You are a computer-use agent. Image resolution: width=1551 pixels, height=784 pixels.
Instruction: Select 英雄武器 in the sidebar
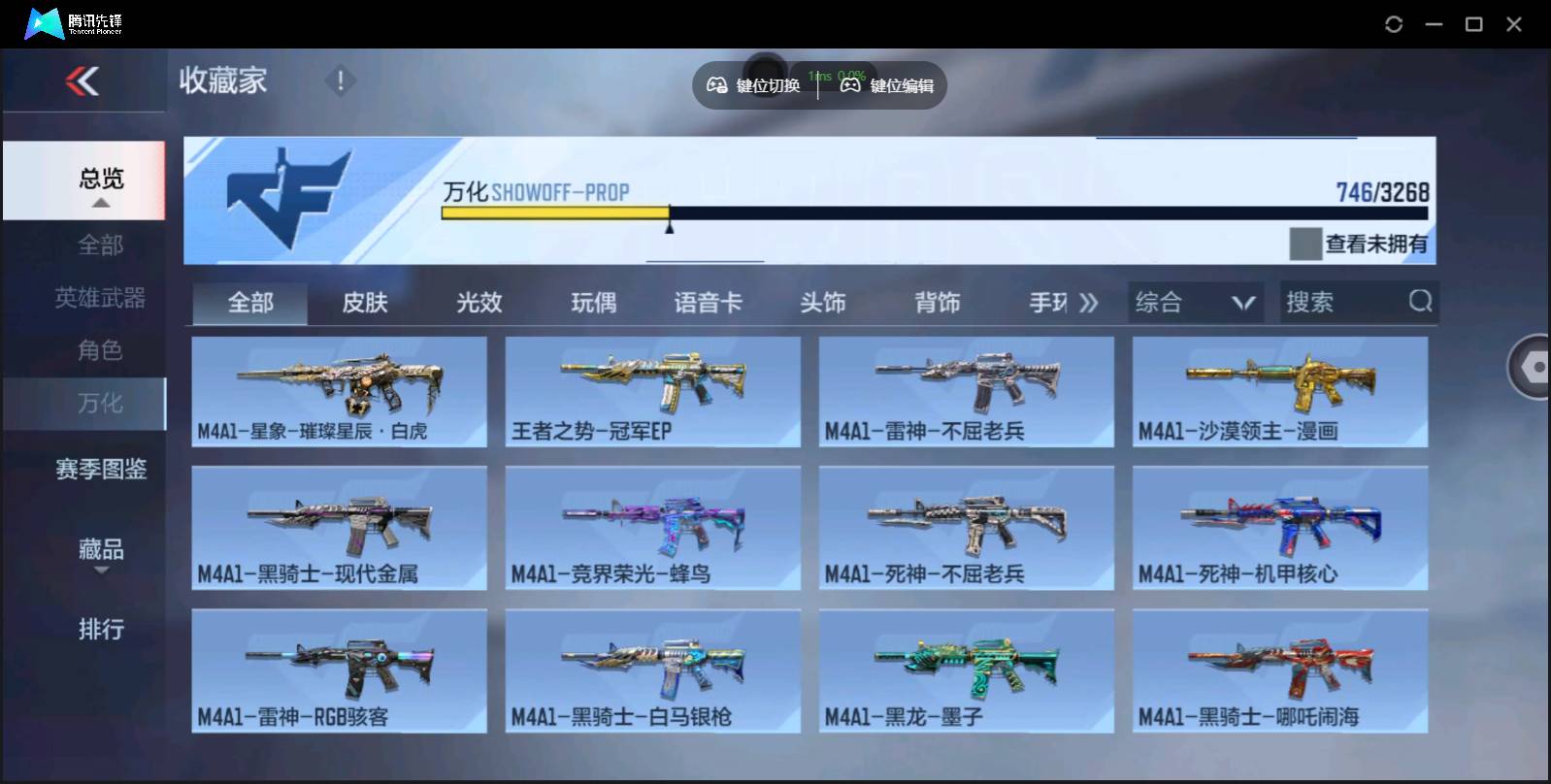[99, 298]
